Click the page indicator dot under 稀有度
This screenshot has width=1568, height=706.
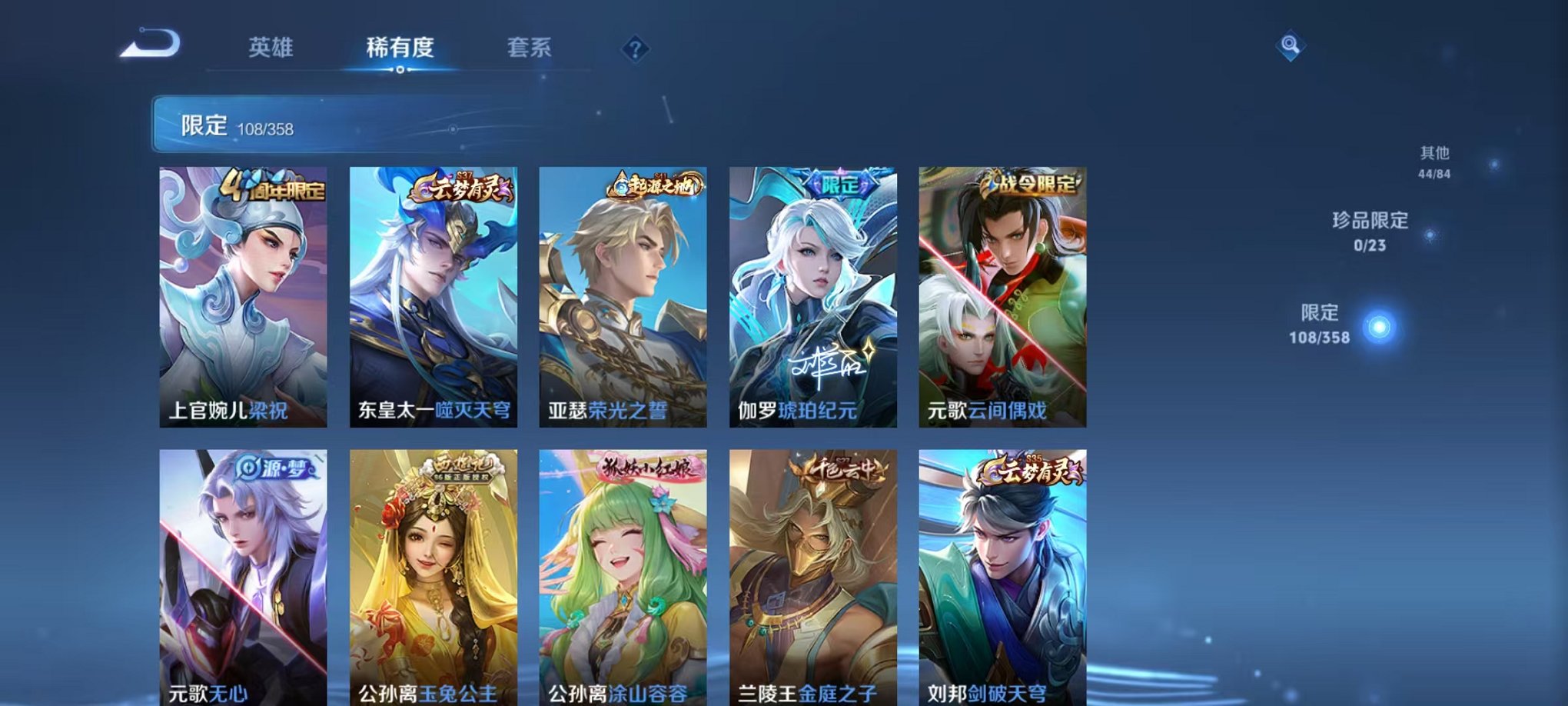coord(399,71)
